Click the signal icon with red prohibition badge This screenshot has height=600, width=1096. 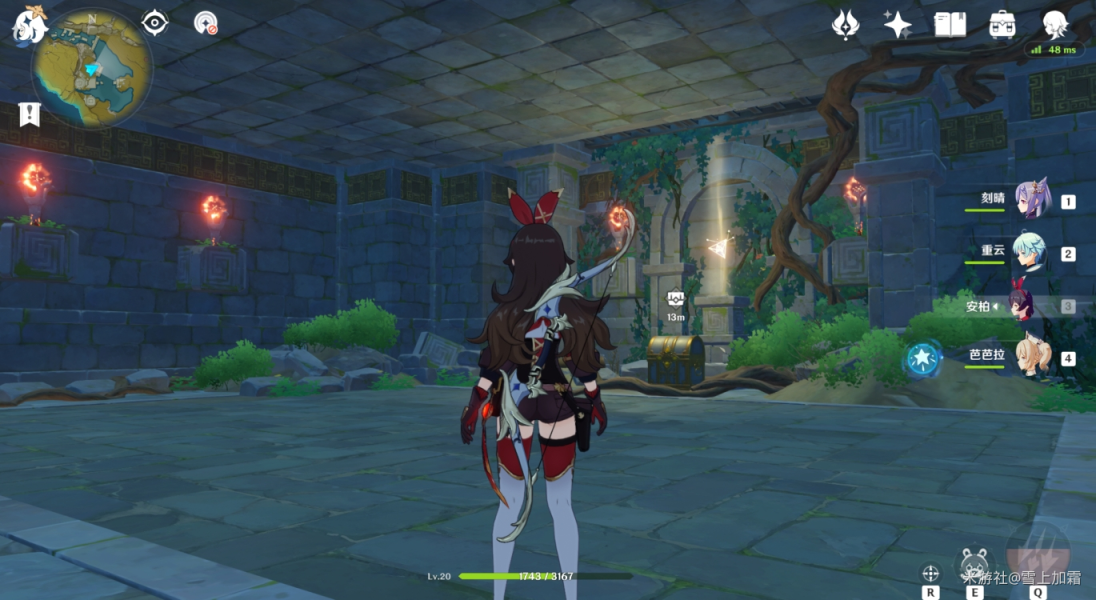coord(206,22)
